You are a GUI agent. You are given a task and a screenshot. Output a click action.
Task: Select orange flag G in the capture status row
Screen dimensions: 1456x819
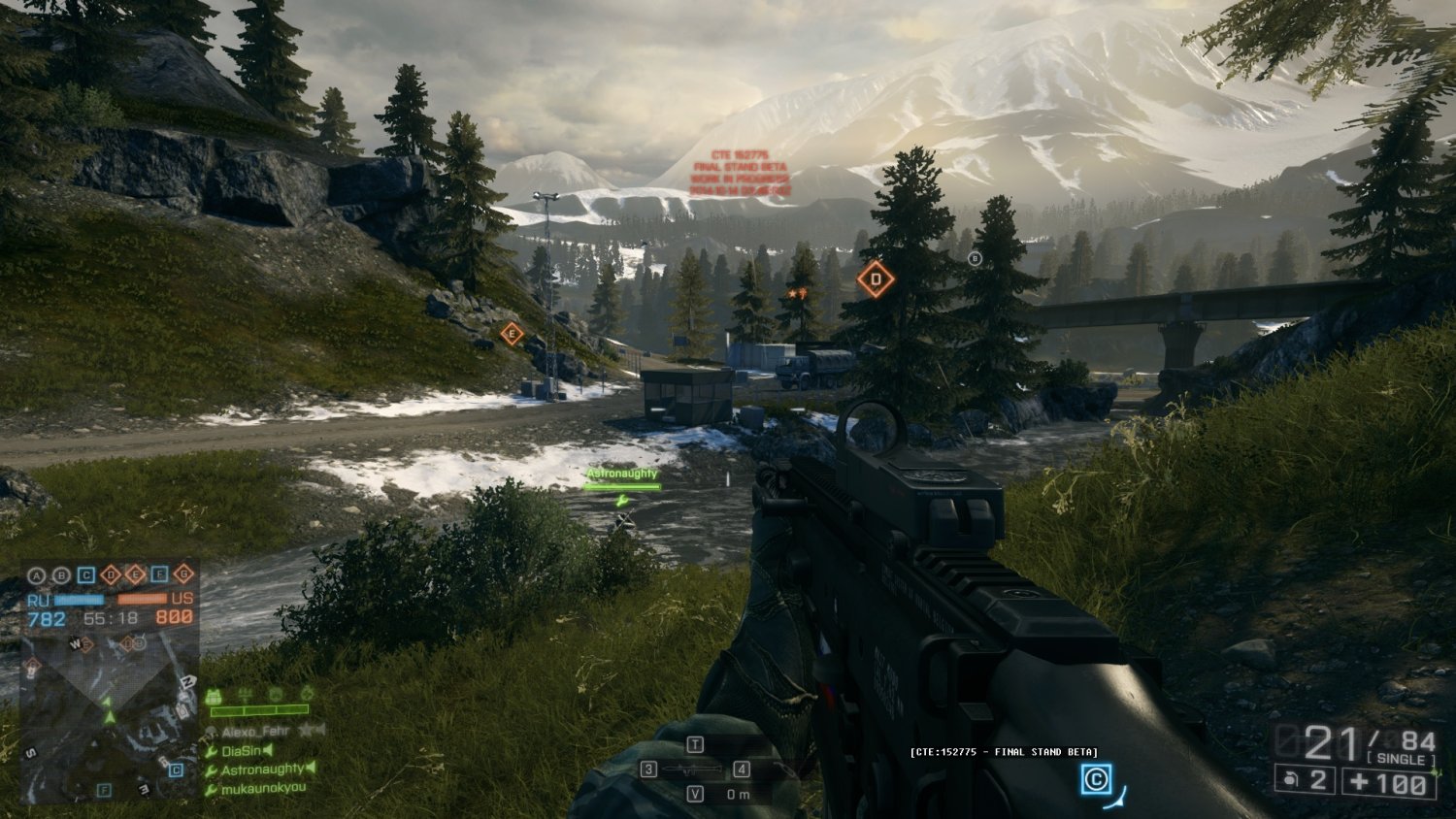182,575
